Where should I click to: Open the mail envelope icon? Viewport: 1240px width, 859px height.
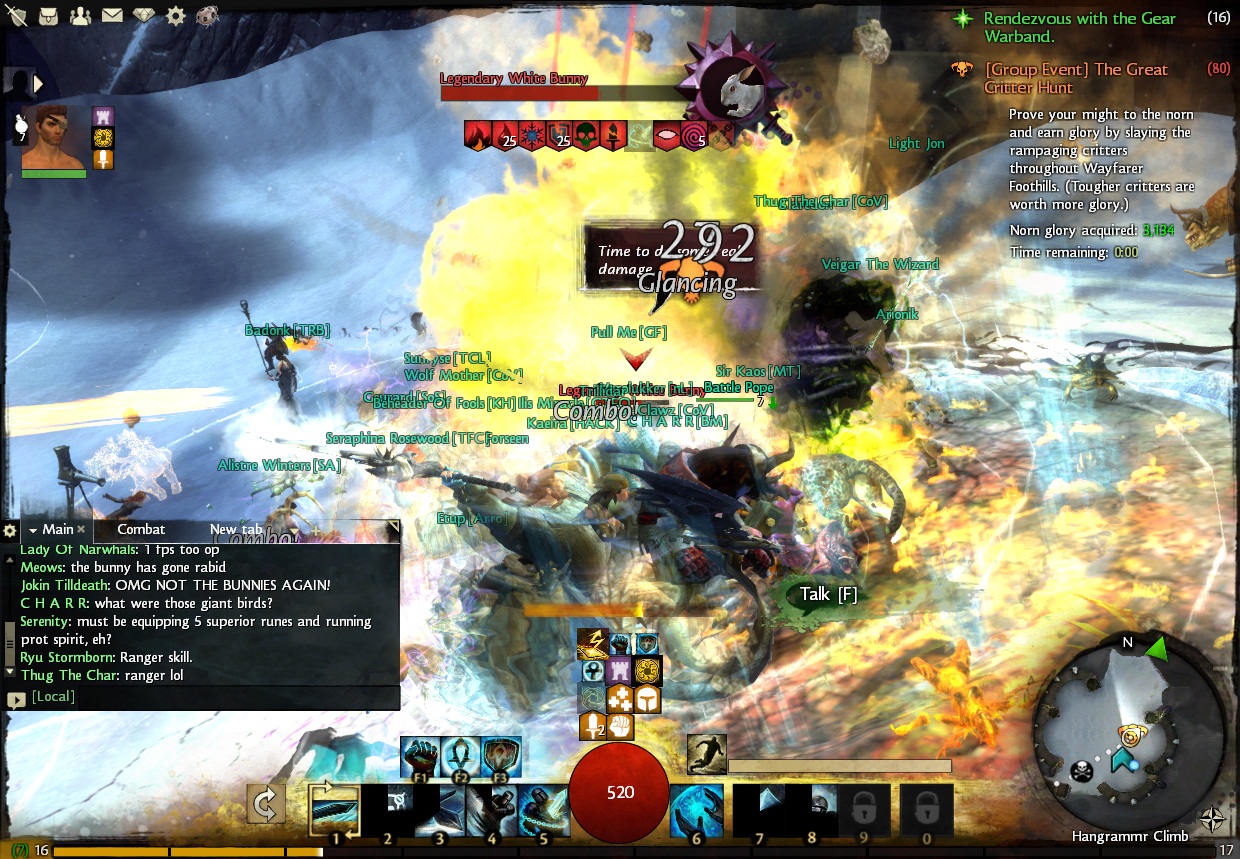click(x=112, y=15)
